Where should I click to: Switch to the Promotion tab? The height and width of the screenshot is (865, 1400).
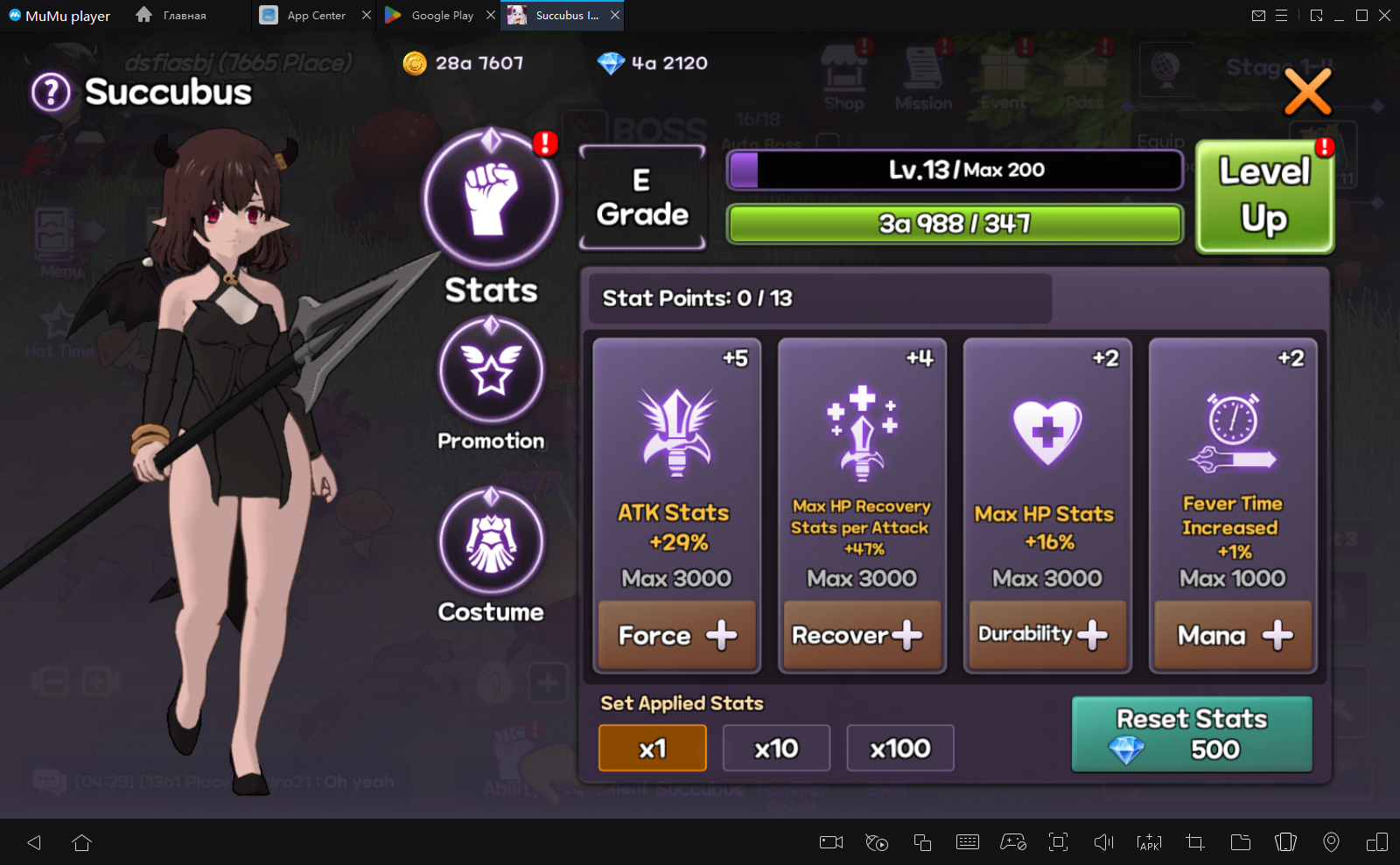[x=491, y=371]
